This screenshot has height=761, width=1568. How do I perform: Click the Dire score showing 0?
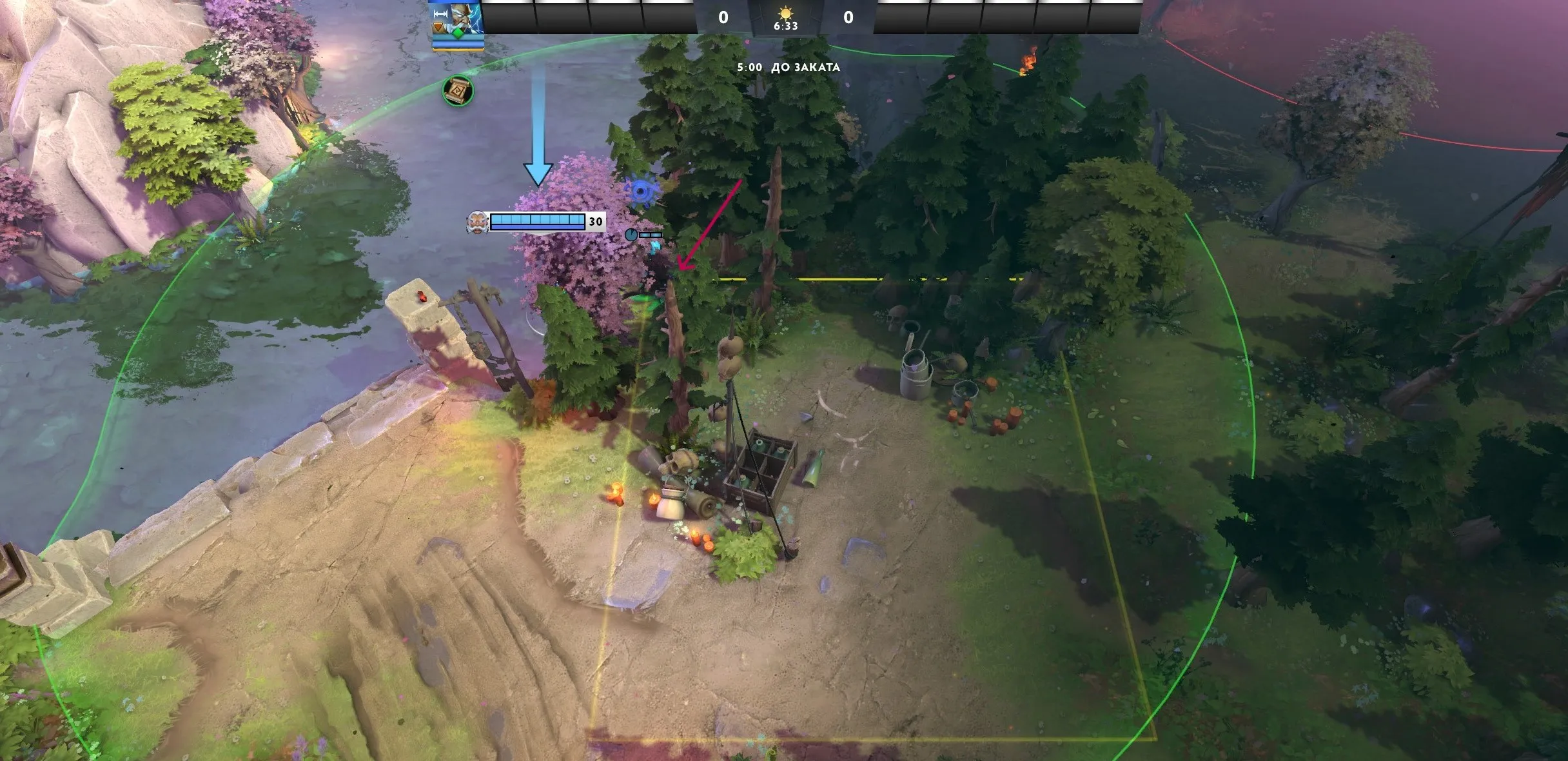(849, 17)
